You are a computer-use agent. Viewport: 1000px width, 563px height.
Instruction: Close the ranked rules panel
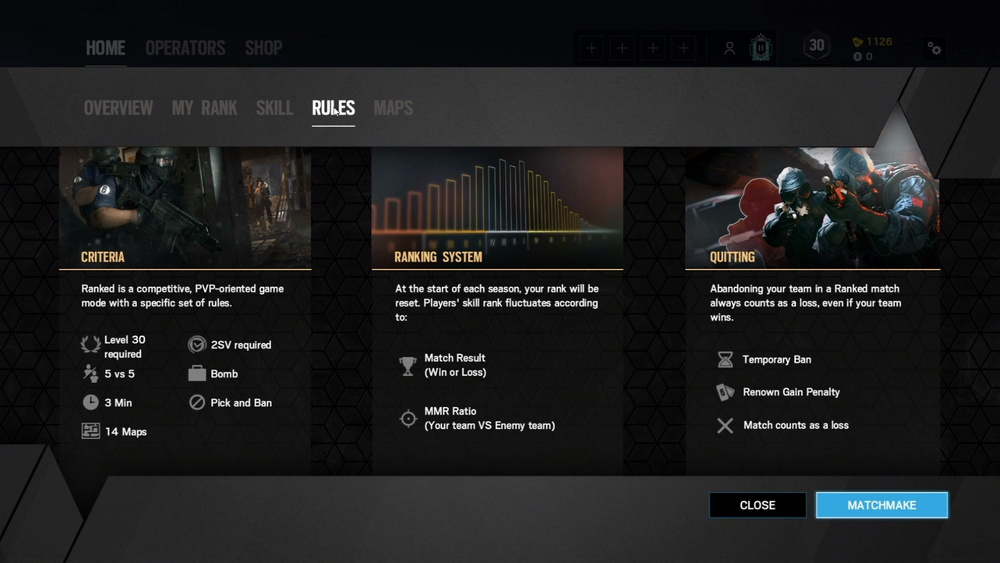757,505
